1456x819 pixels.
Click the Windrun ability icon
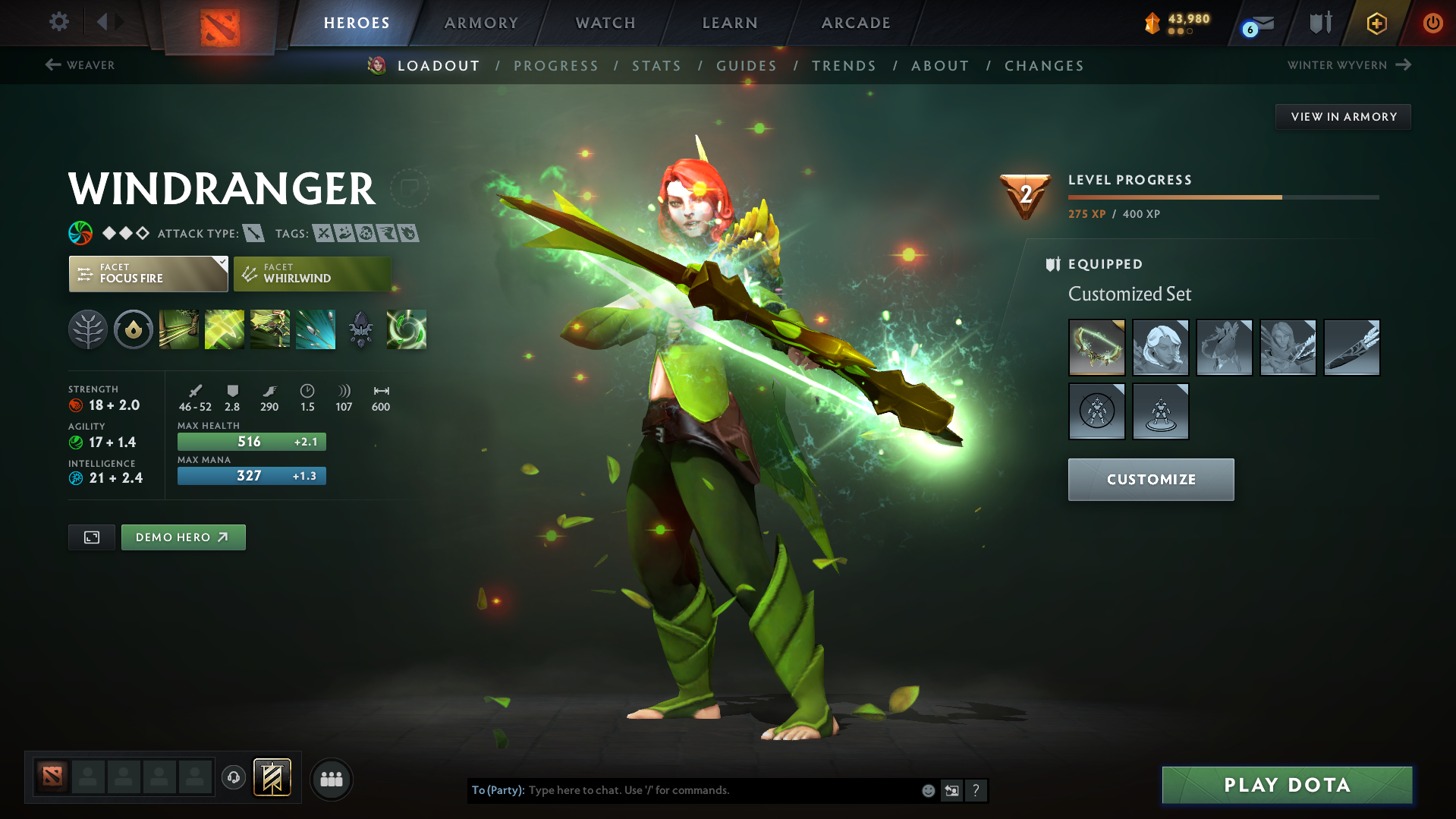[x=269, y=329]
